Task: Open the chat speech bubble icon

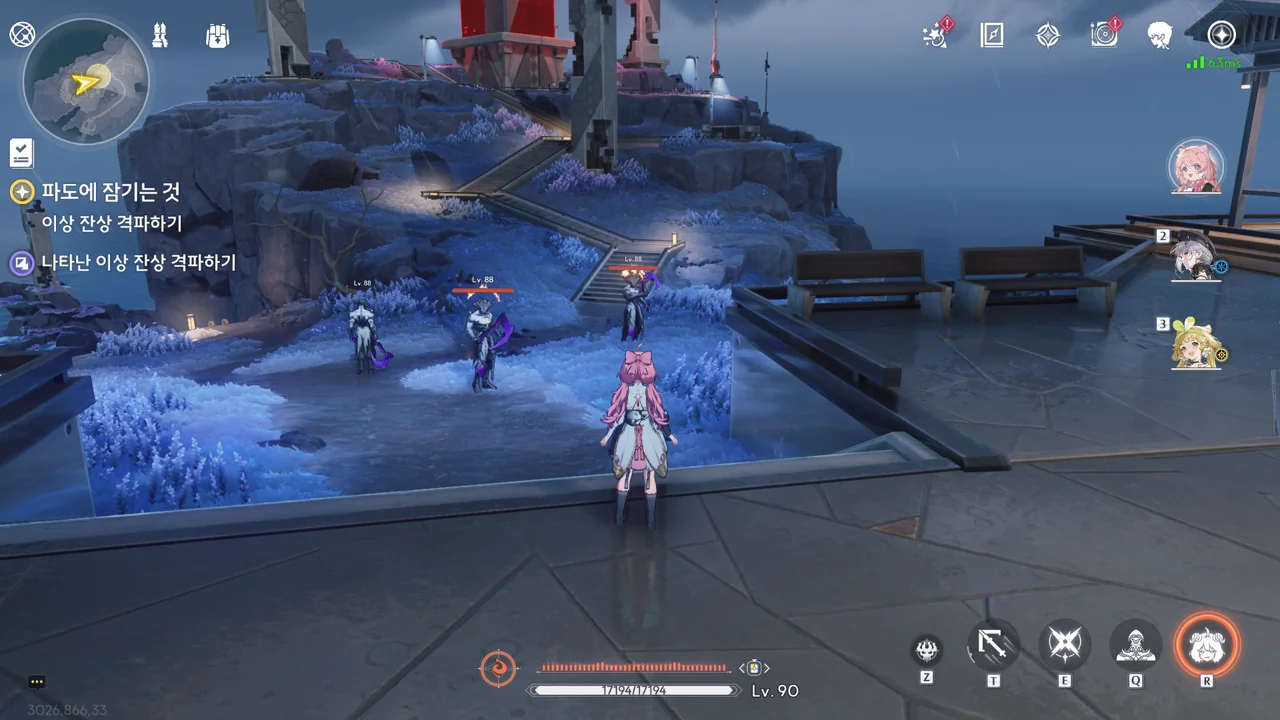Action: point(37,682)
